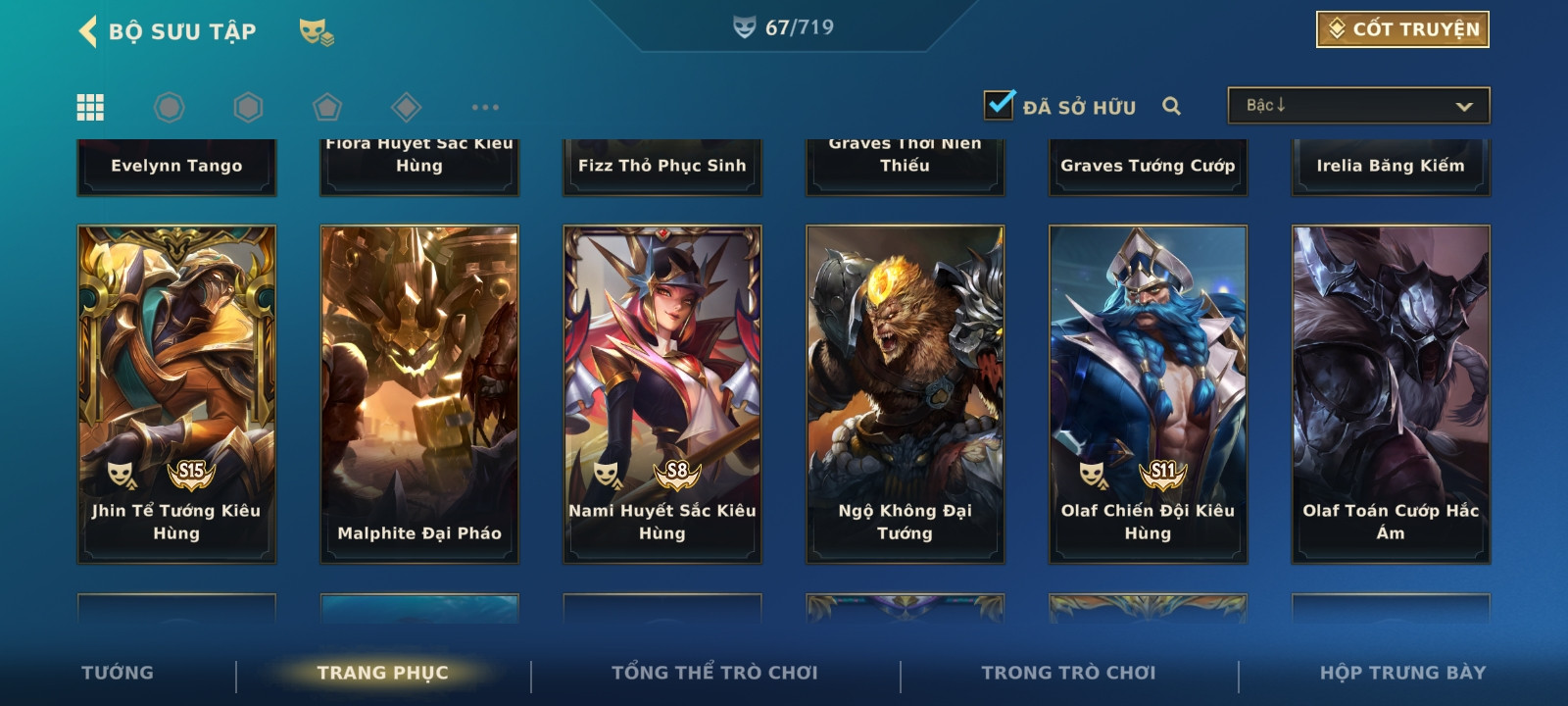Go to the Hộp Trưng Bày tab
1568x706 pixels.
click(1402, 673)
